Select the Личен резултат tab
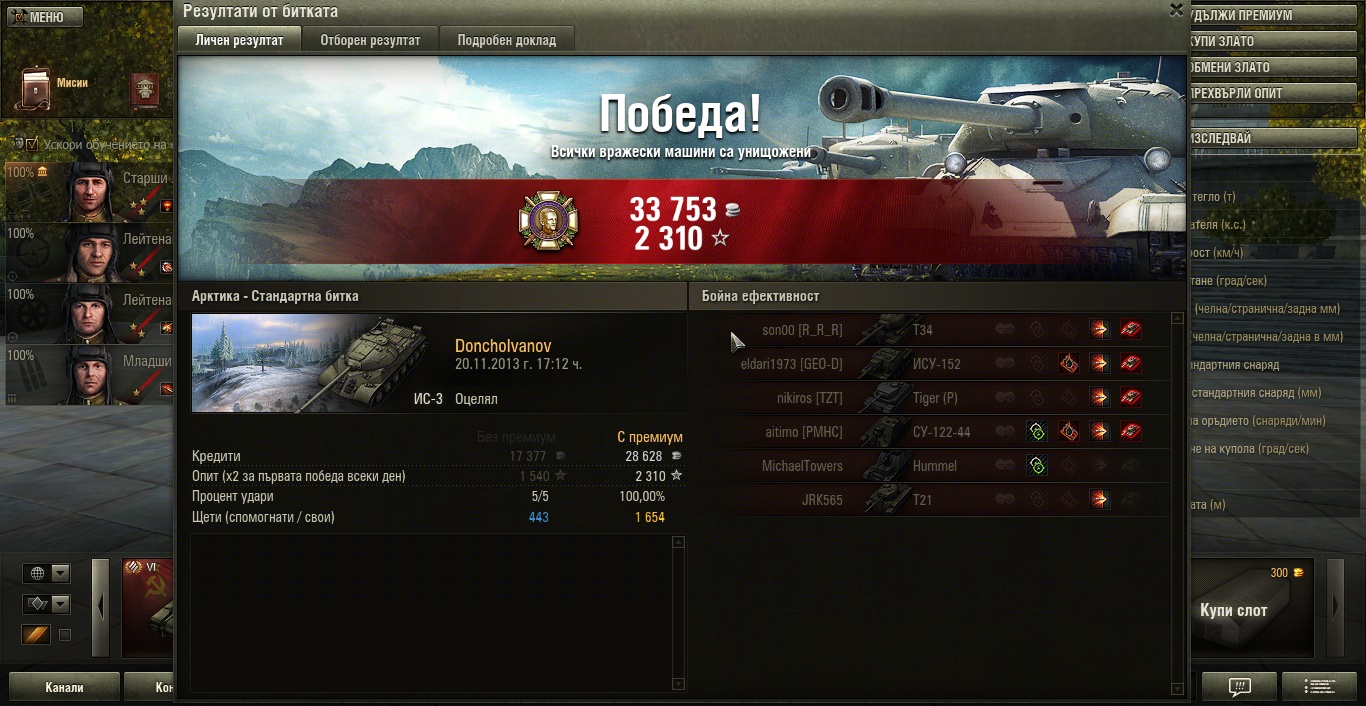Viewport: 1366px width, 706px height. point(238,40)
